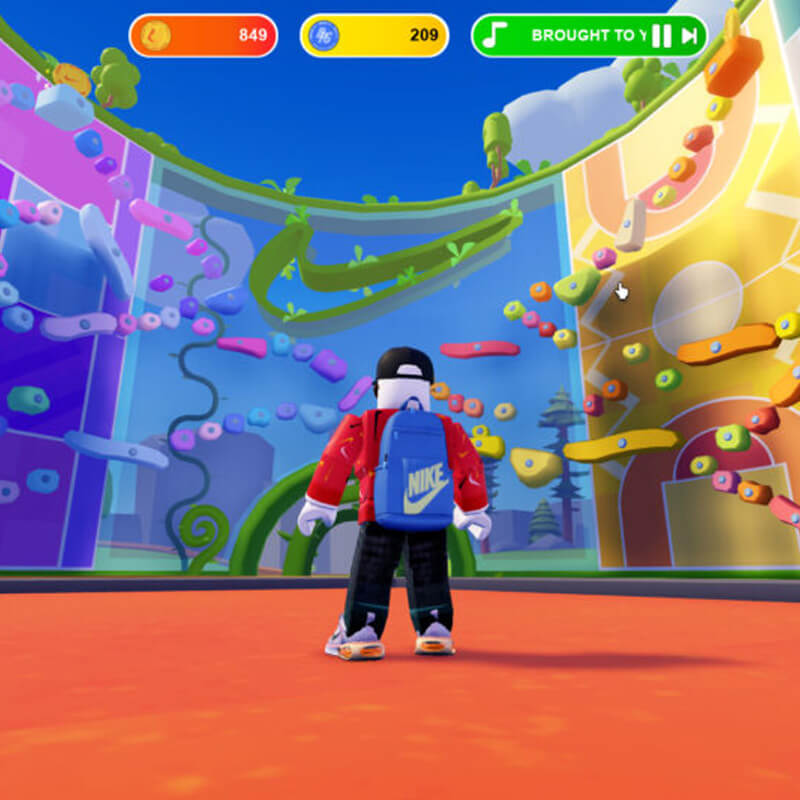Open the orange coin currency pill
This screenshot has width=800, height=800.
click(203, 36)
